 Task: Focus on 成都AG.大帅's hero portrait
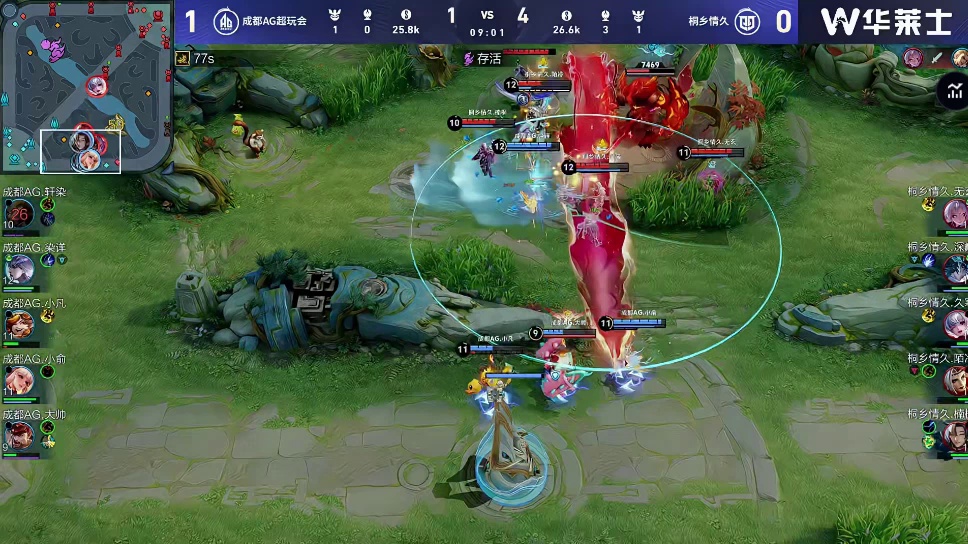[19, 434]
